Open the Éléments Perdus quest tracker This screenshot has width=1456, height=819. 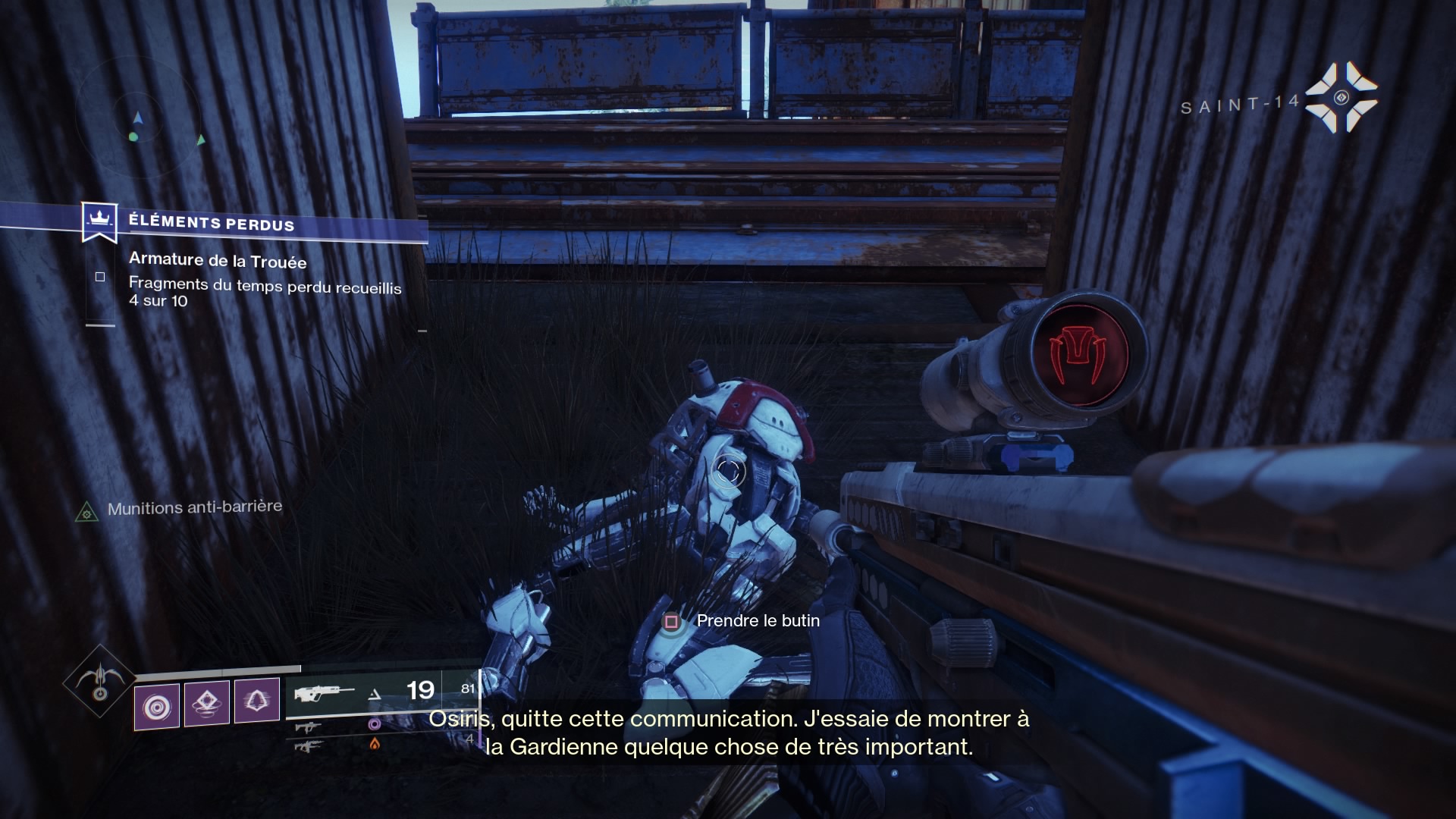point(211,223)
